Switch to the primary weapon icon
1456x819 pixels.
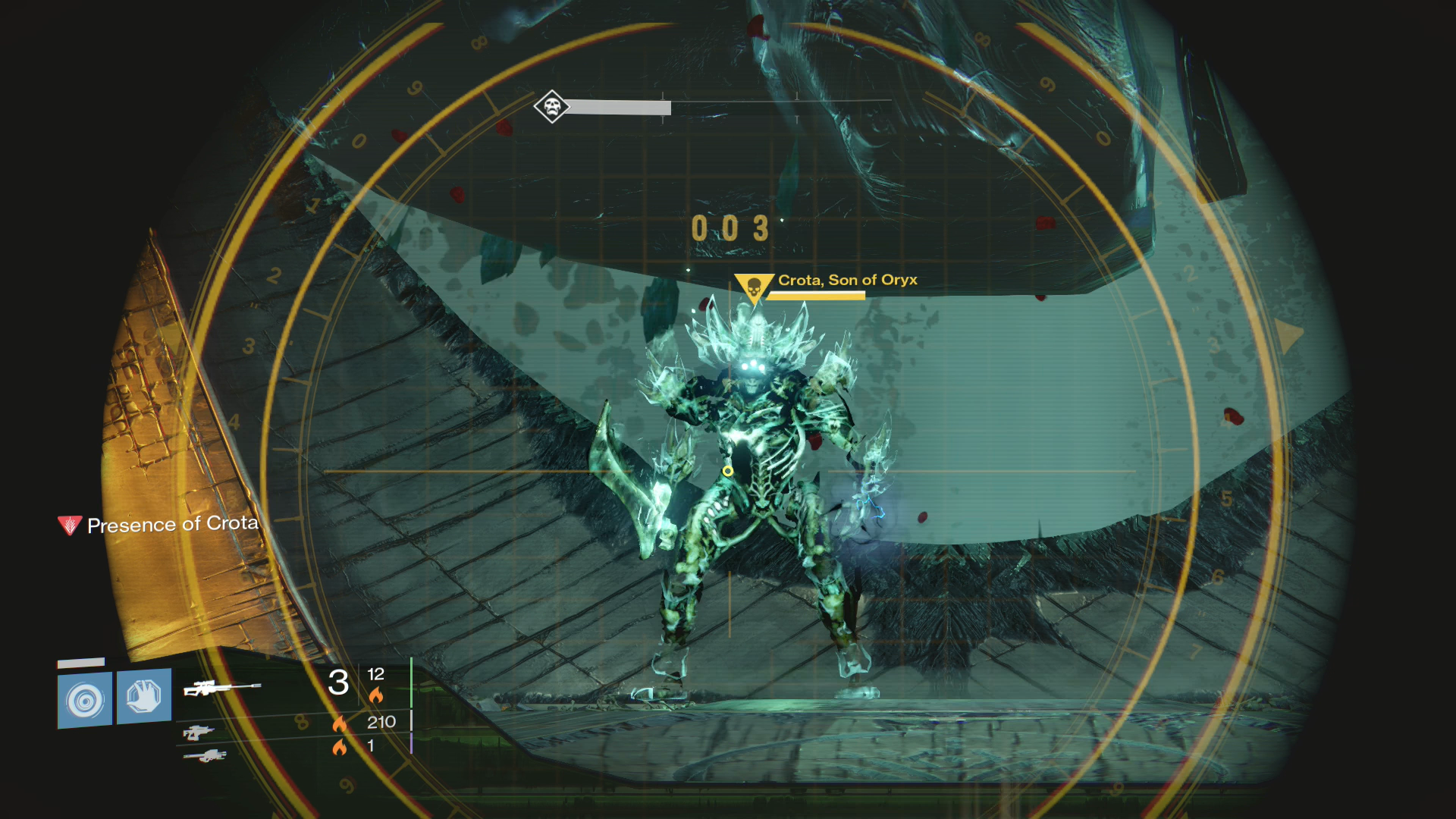click(199, 733)
